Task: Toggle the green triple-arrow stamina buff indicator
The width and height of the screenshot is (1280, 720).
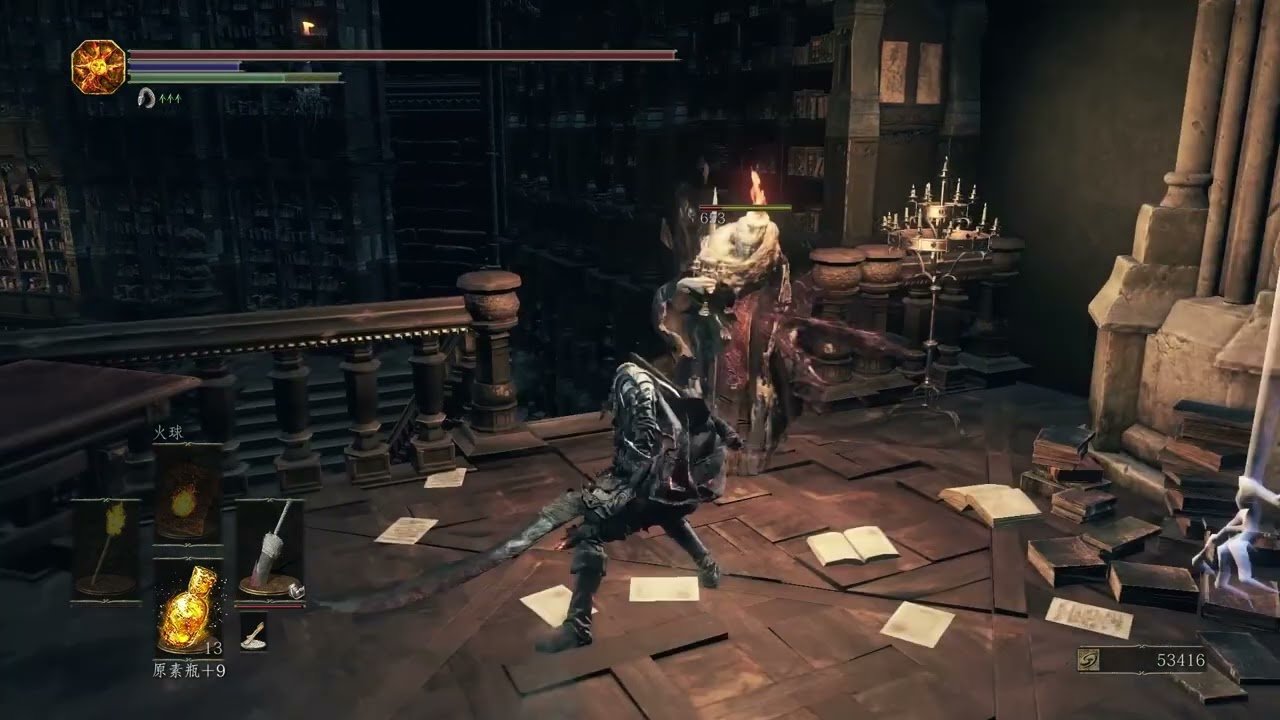Action: coord(170,98)
